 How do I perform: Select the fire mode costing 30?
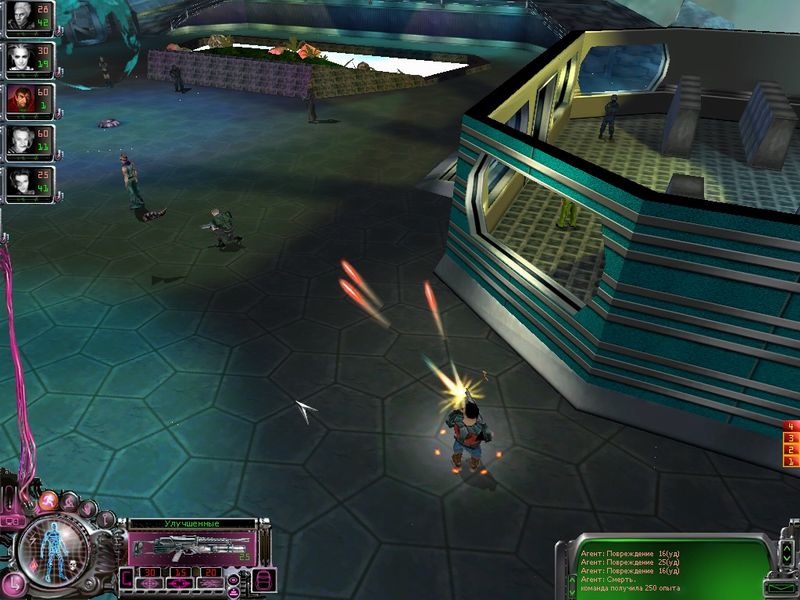click(x=146, y=573)
